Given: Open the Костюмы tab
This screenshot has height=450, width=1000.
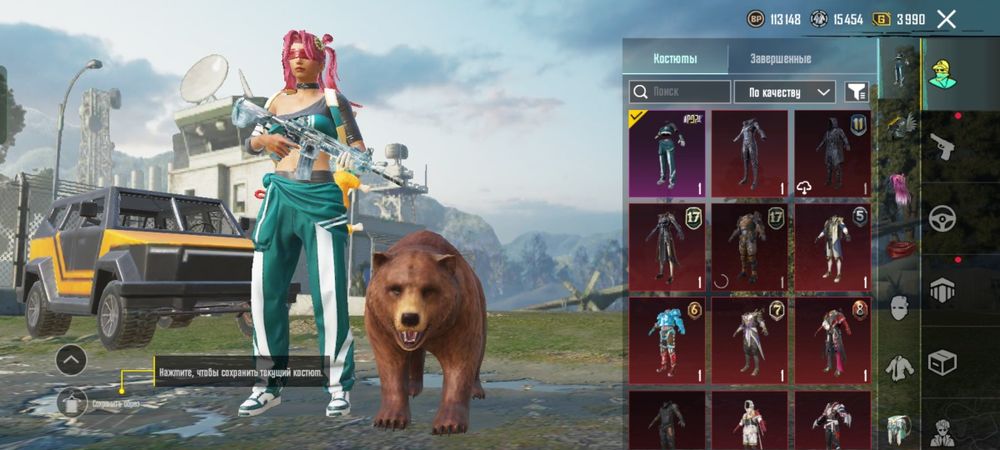Looking at the screenshot, I should [x=675, y=59].
